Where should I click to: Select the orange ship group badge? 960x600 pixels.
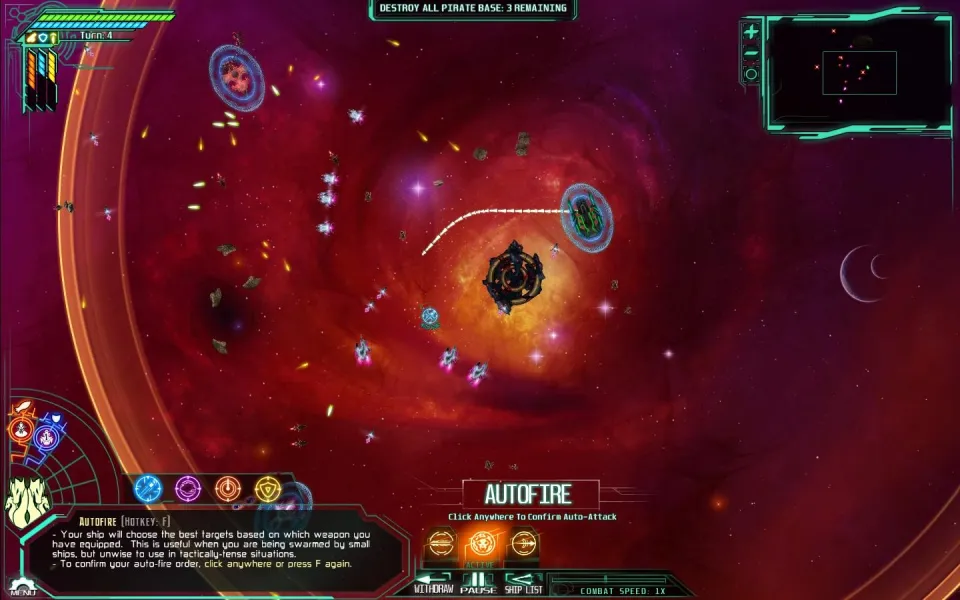pyautogui.click(x=22, y=429)
